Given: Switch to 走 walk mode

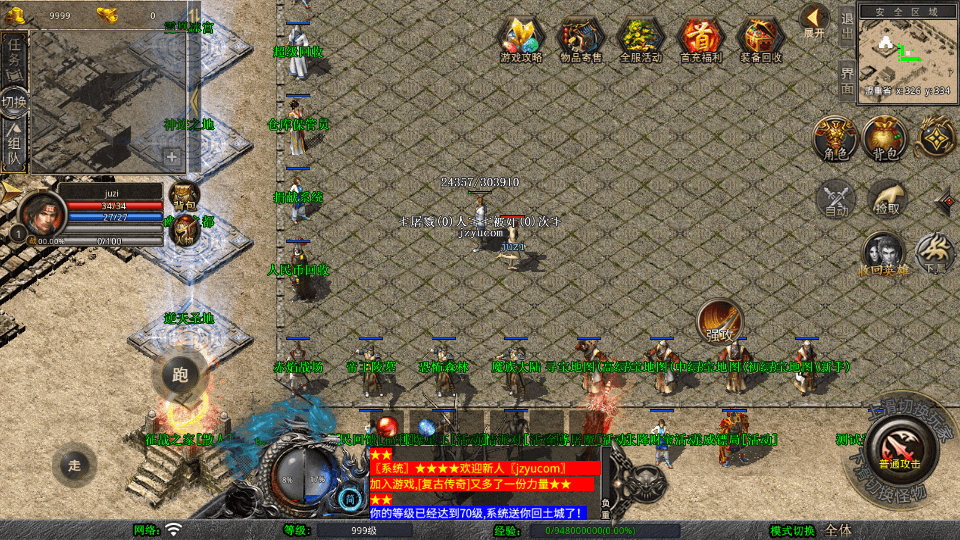Looking at the screenshot, I should (x=74, y=463).
